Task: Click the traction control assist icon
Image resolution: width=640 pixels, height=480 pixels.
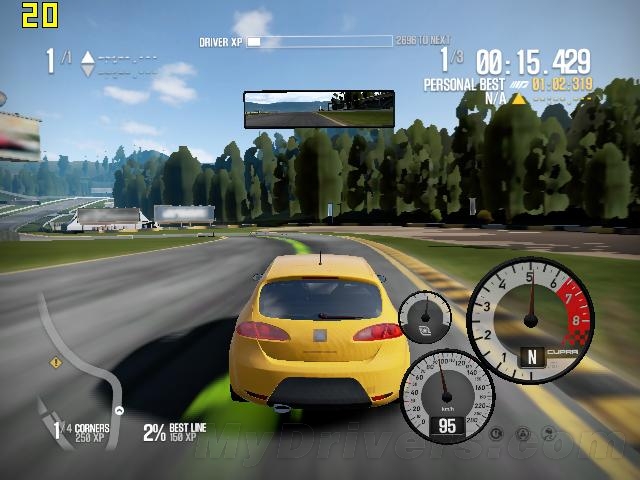Action: click(x=521, y=433)
